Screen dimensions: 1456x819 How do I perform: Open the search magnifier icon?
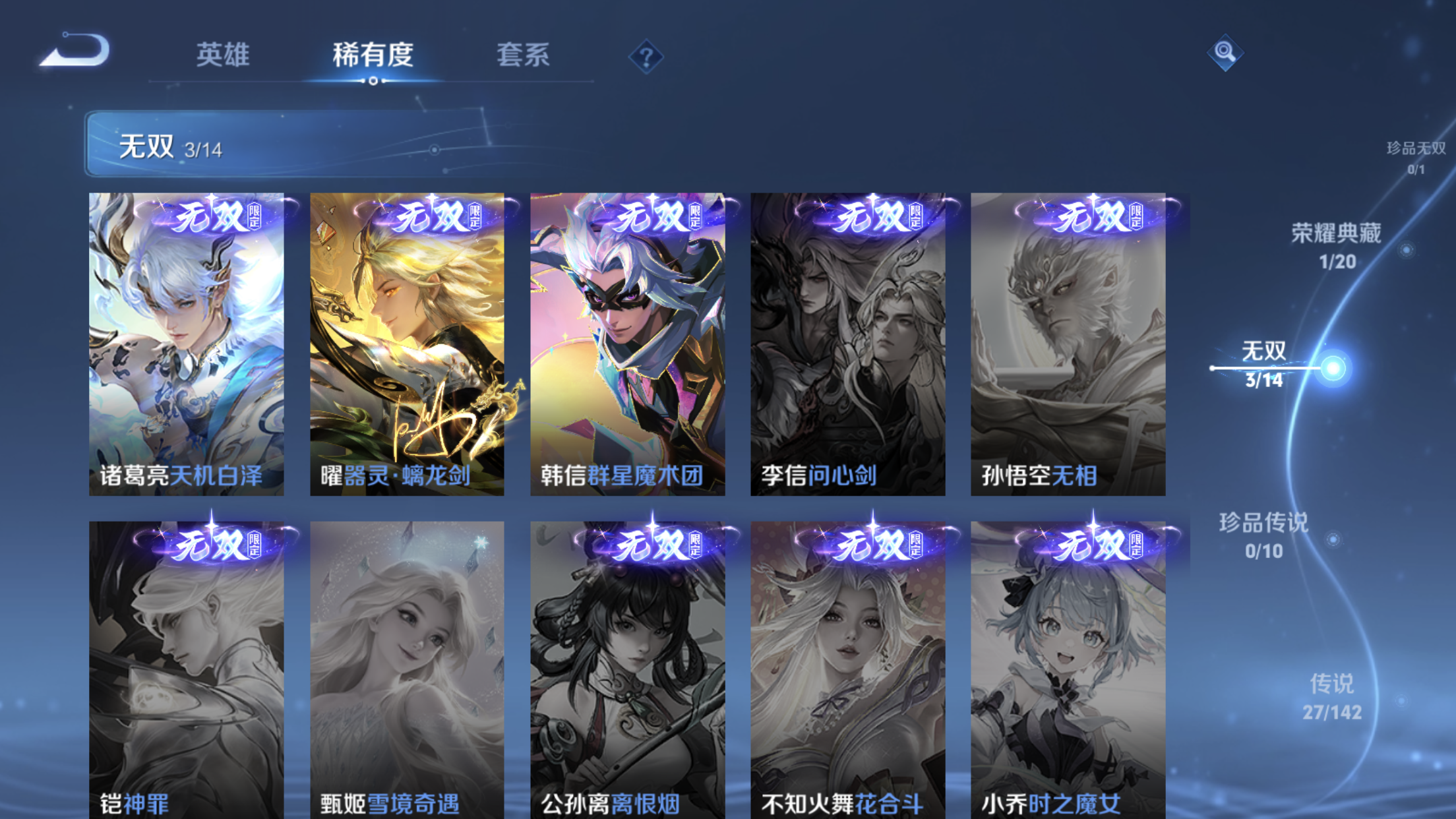[x=1225, y=53]
